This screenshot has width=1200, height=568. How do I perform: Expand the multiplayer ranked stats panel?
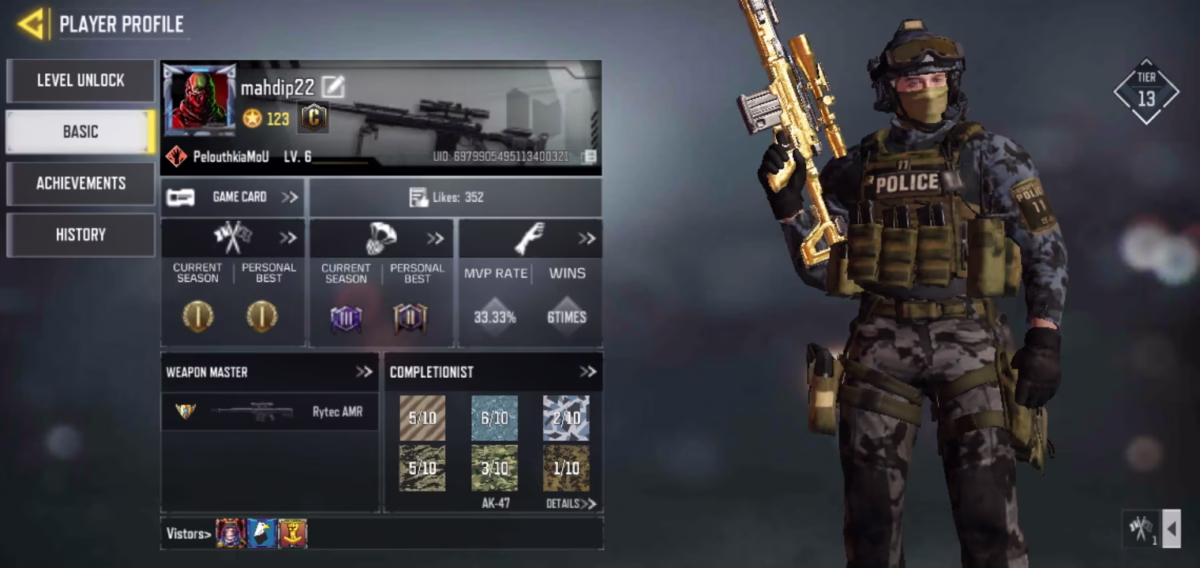pyautogui.click(x=288, y=238)
